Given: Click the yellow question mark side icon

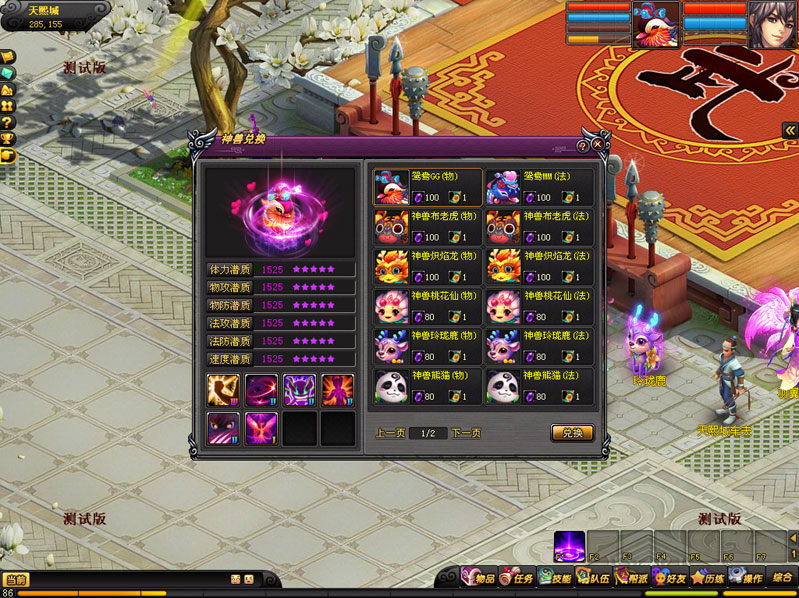Looking at the screenshot, I should [x=8, y=122].
